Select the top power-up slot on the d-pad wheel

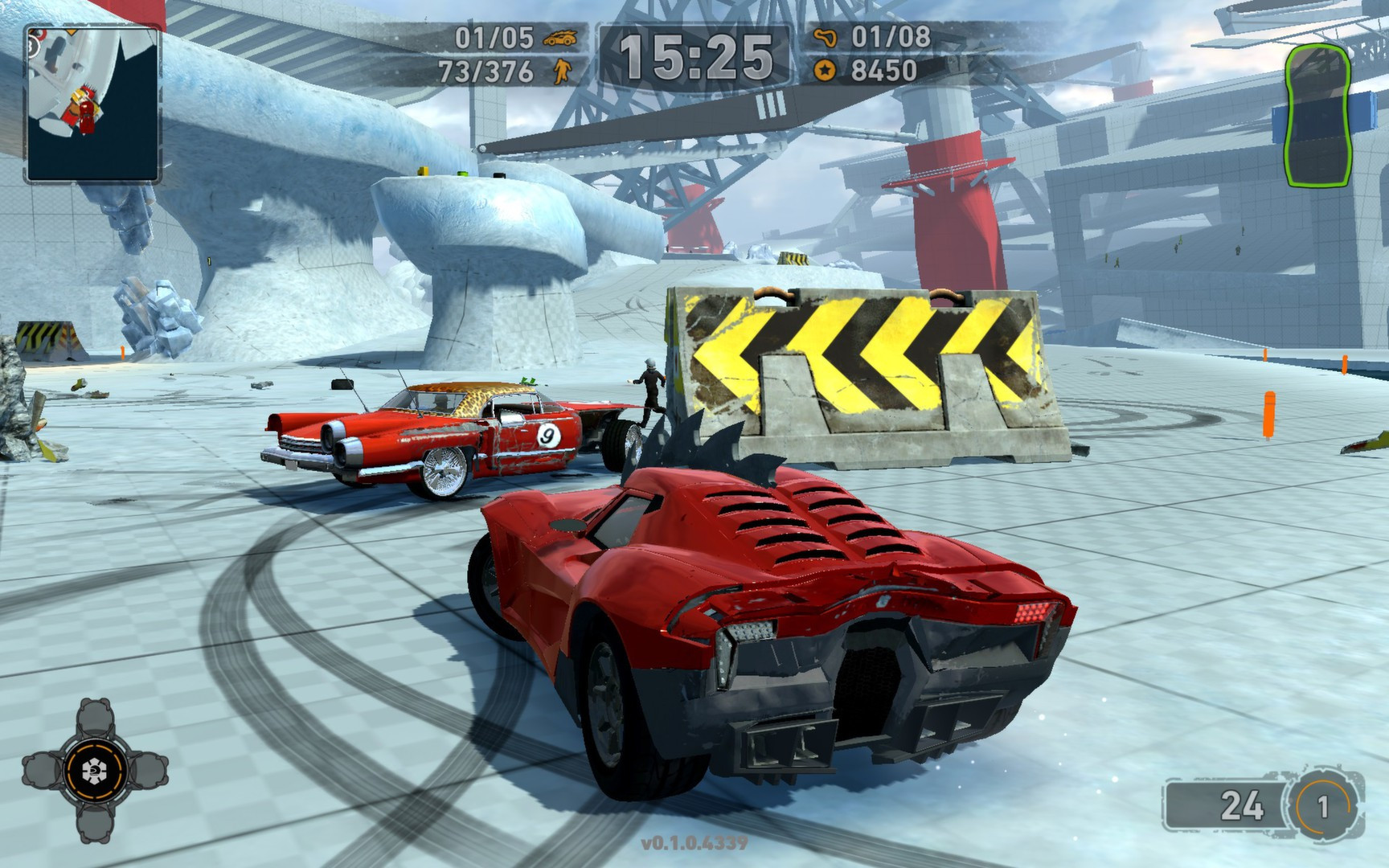[96, 718]
